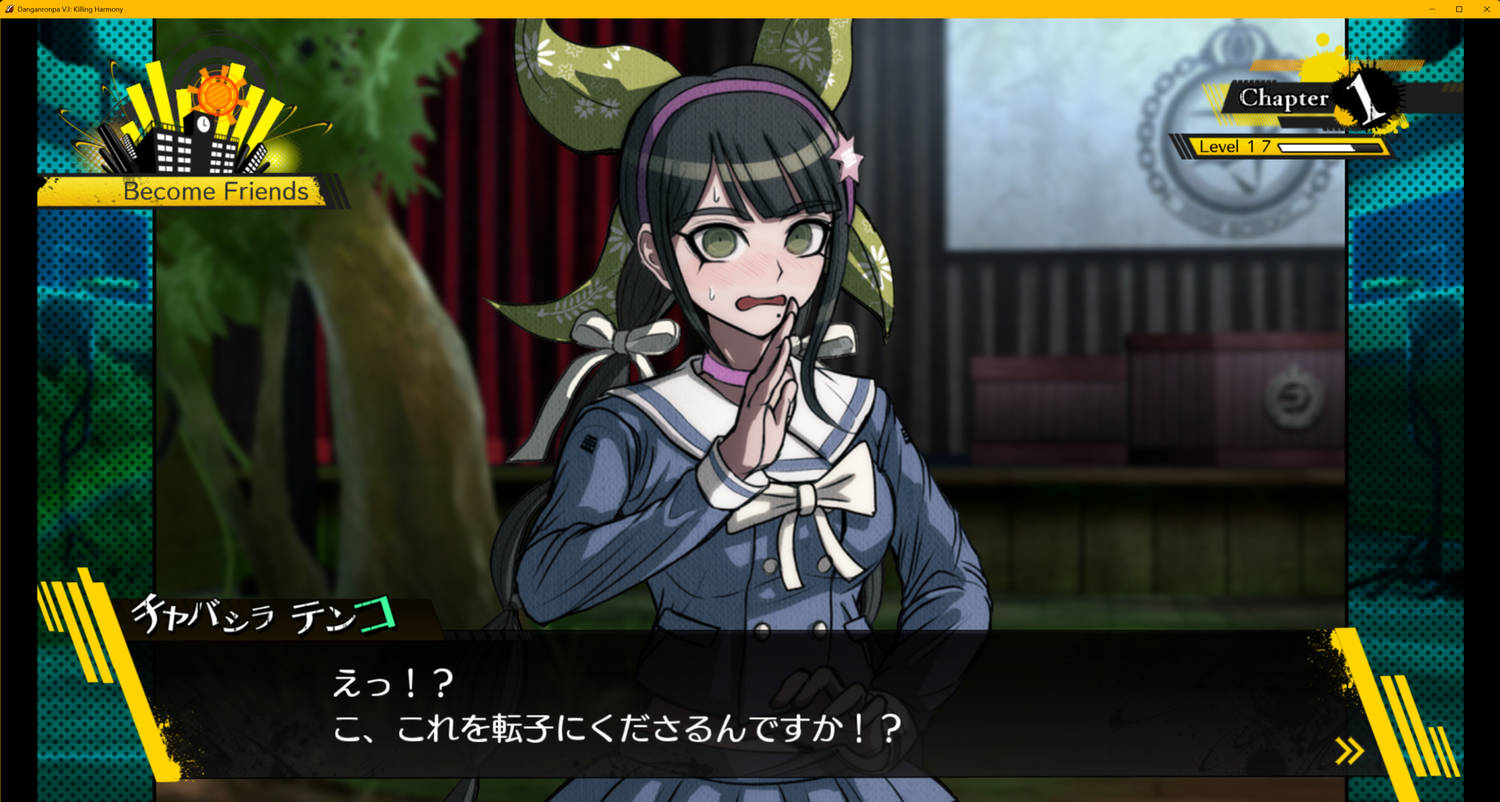Select the Chapter 1 label tab

(x=1285, y=99)
